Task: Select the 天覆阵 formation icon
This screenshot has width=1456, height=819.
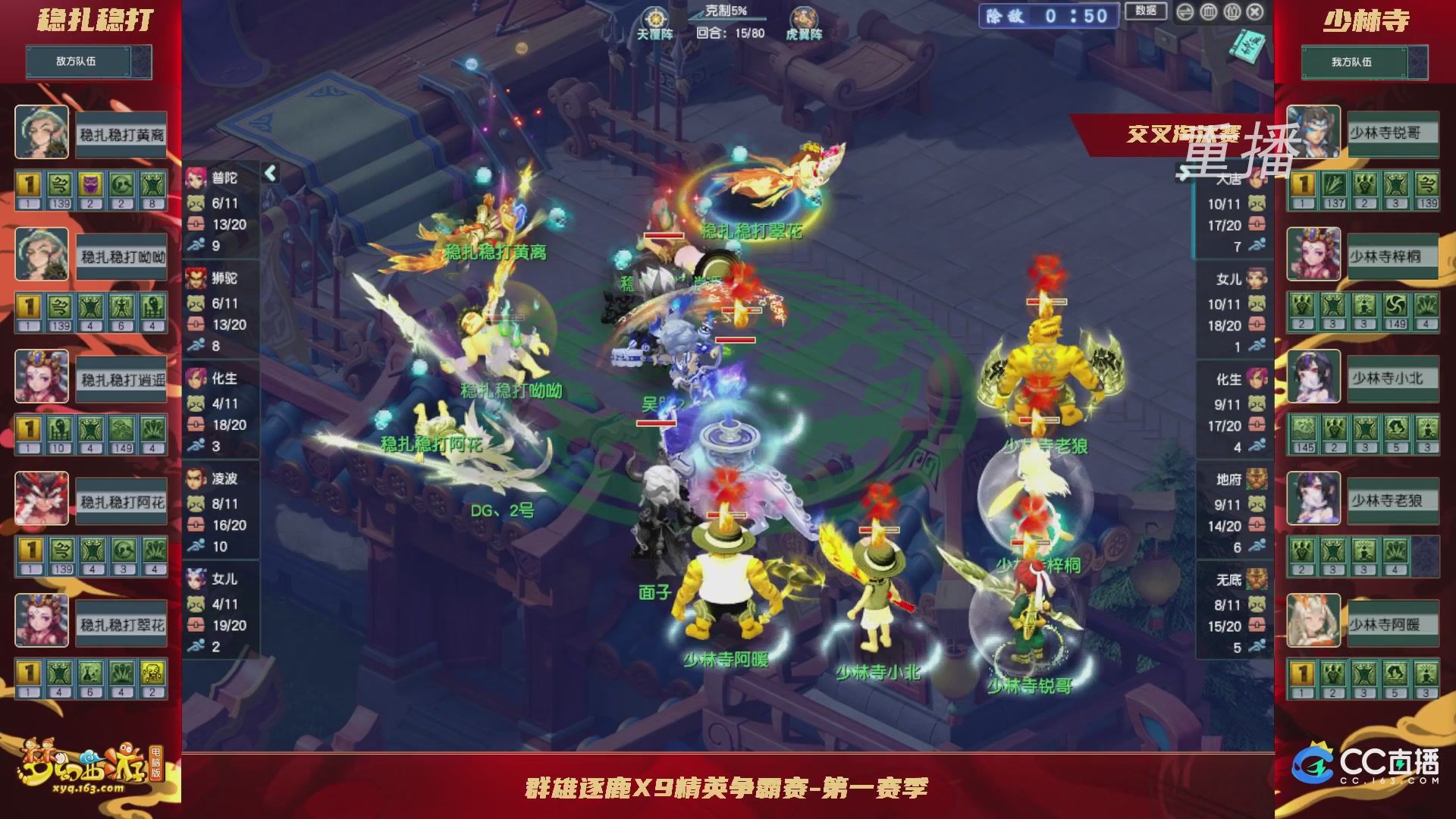Action: pyautogui.click(x=656, y=18)
